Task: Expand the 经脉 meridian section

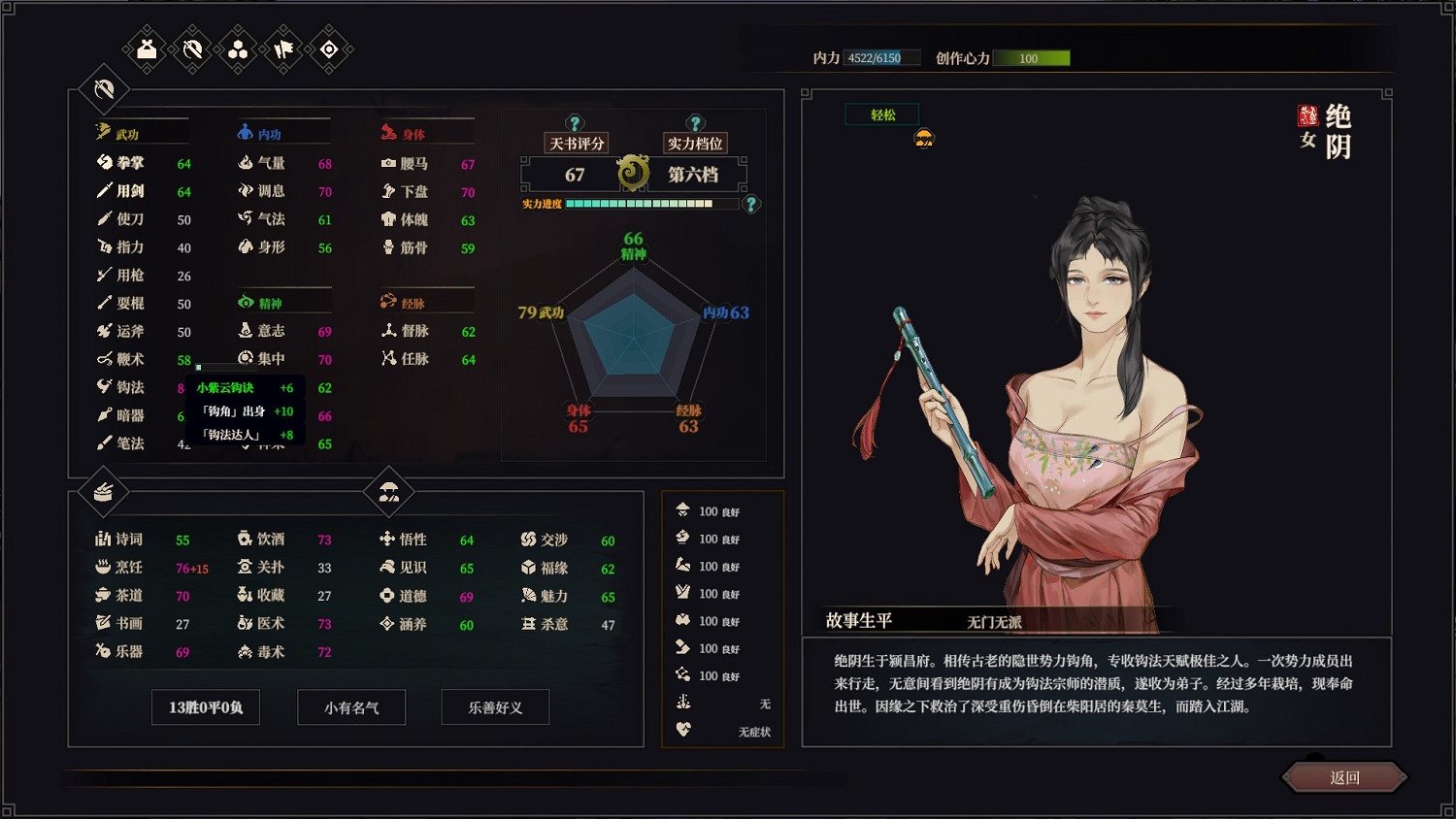Action: point(412,302)
